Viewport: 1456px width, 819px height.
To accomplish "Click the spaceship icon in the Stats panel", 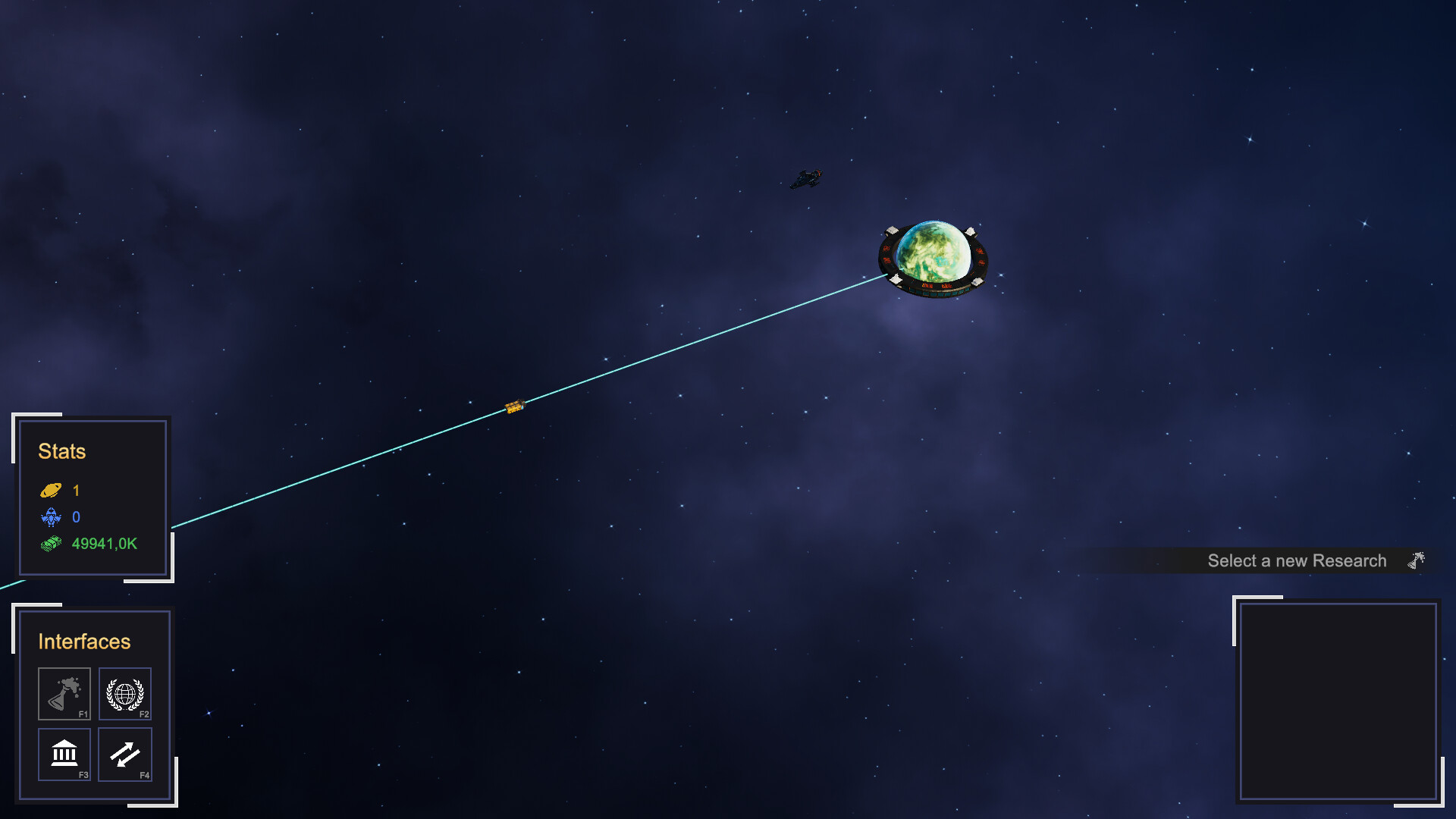I will click(51, 518).
